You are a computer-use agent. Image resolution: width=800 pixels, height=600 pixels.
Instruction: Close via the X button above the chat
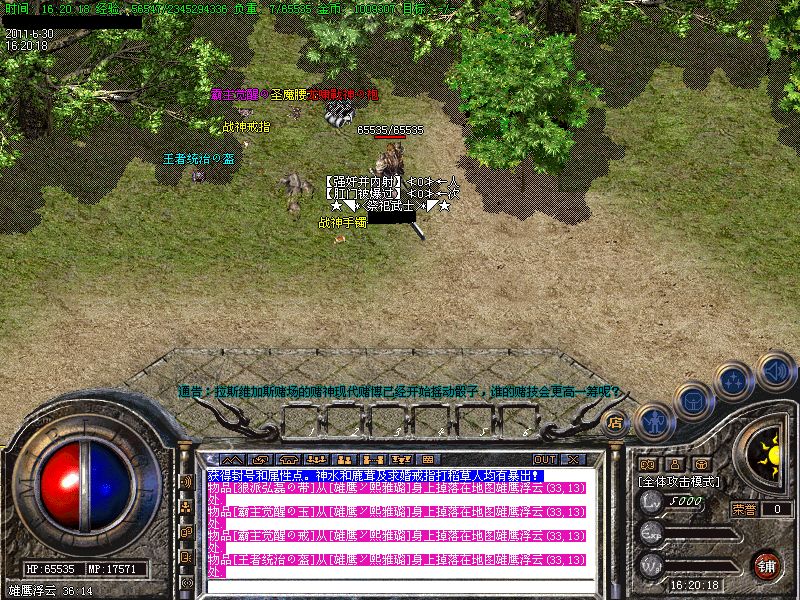coord(573,460)
